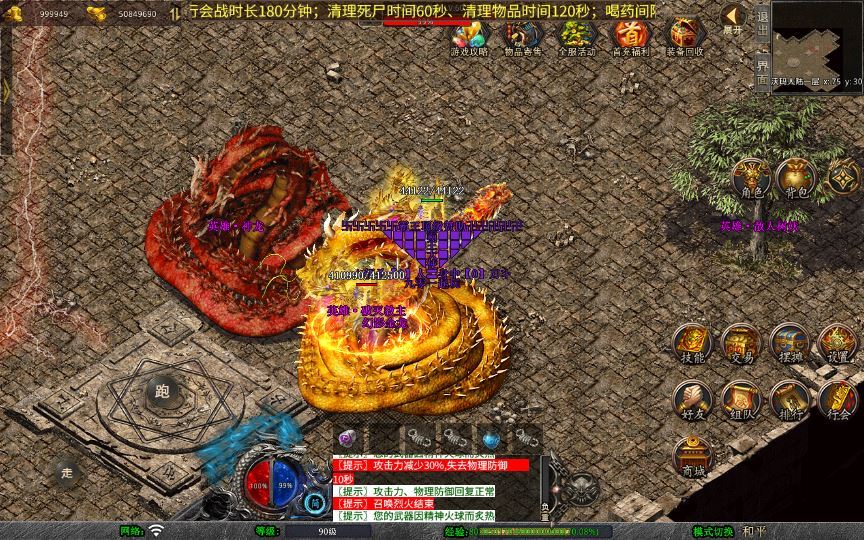Open the 商城 shop
The width and height of the screenshot is (864, 540).
click(x=692, y=457)
